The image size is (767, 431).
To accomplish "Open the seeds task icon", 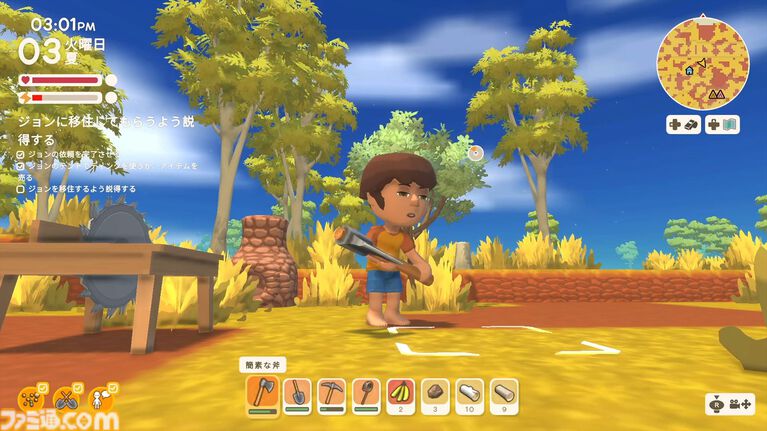I will coord(31,399).
